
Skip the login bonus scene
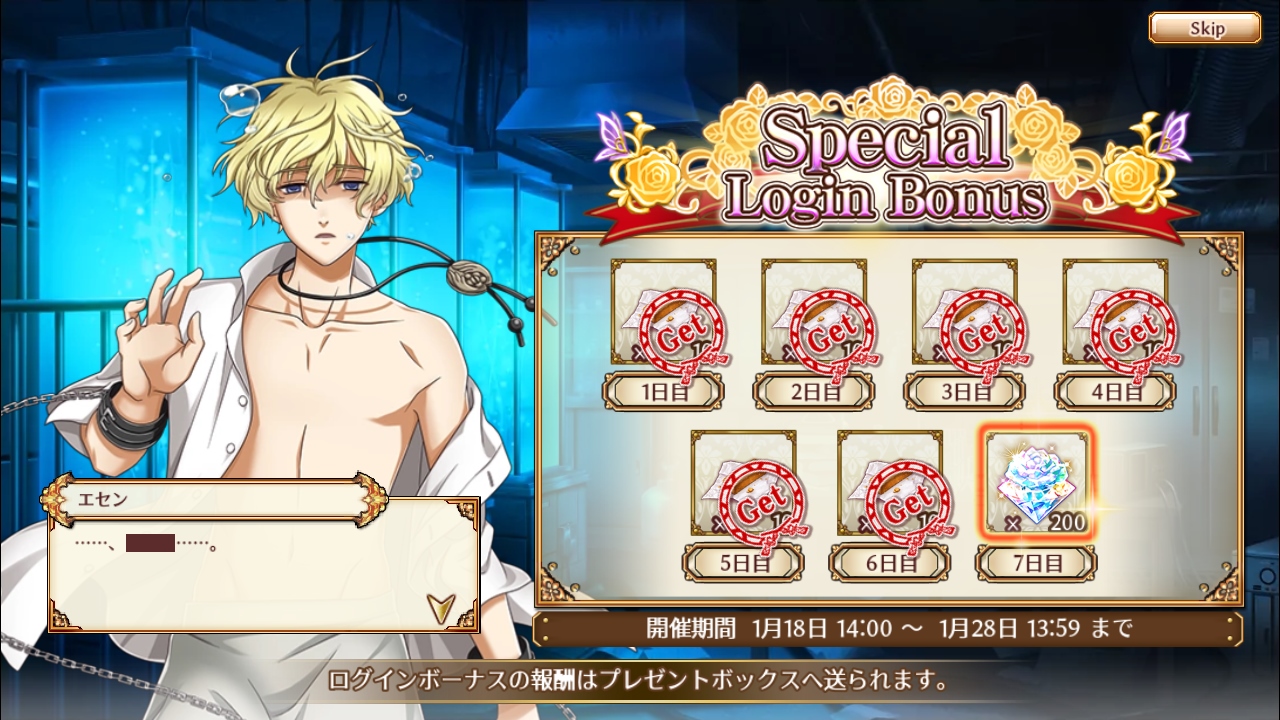(1204, 28)
